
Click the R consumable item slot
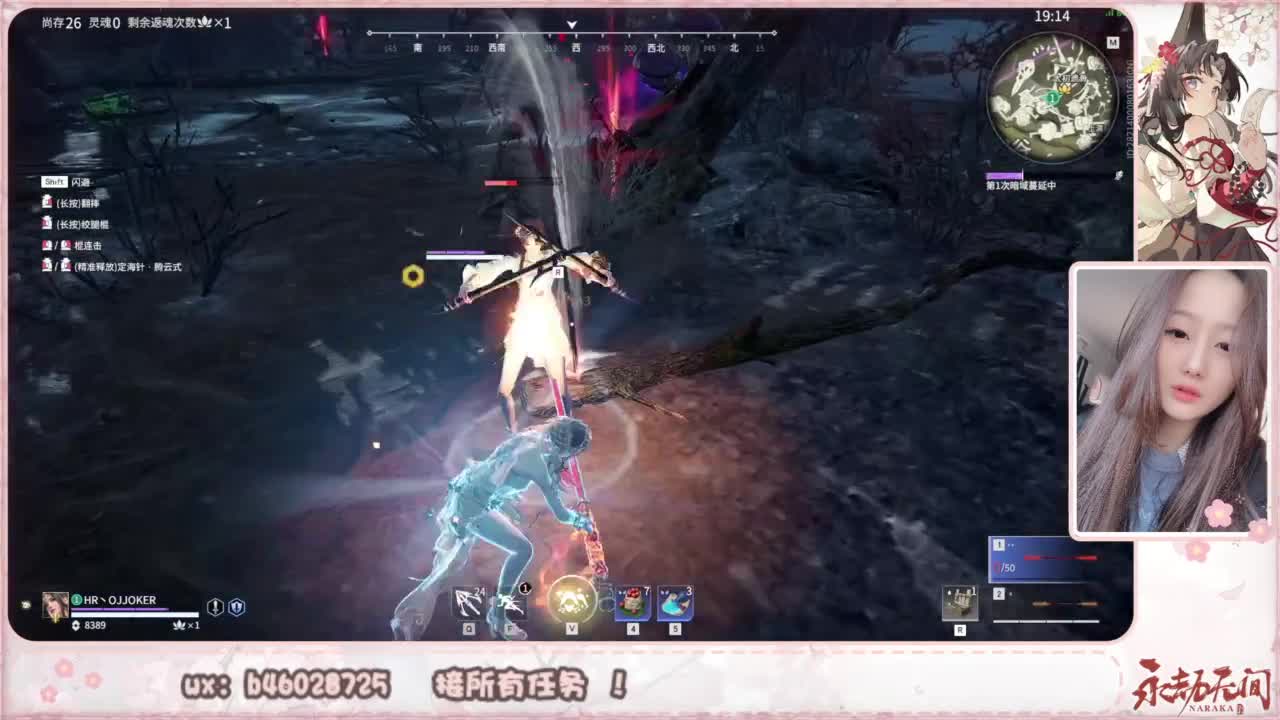pos(960,600)
